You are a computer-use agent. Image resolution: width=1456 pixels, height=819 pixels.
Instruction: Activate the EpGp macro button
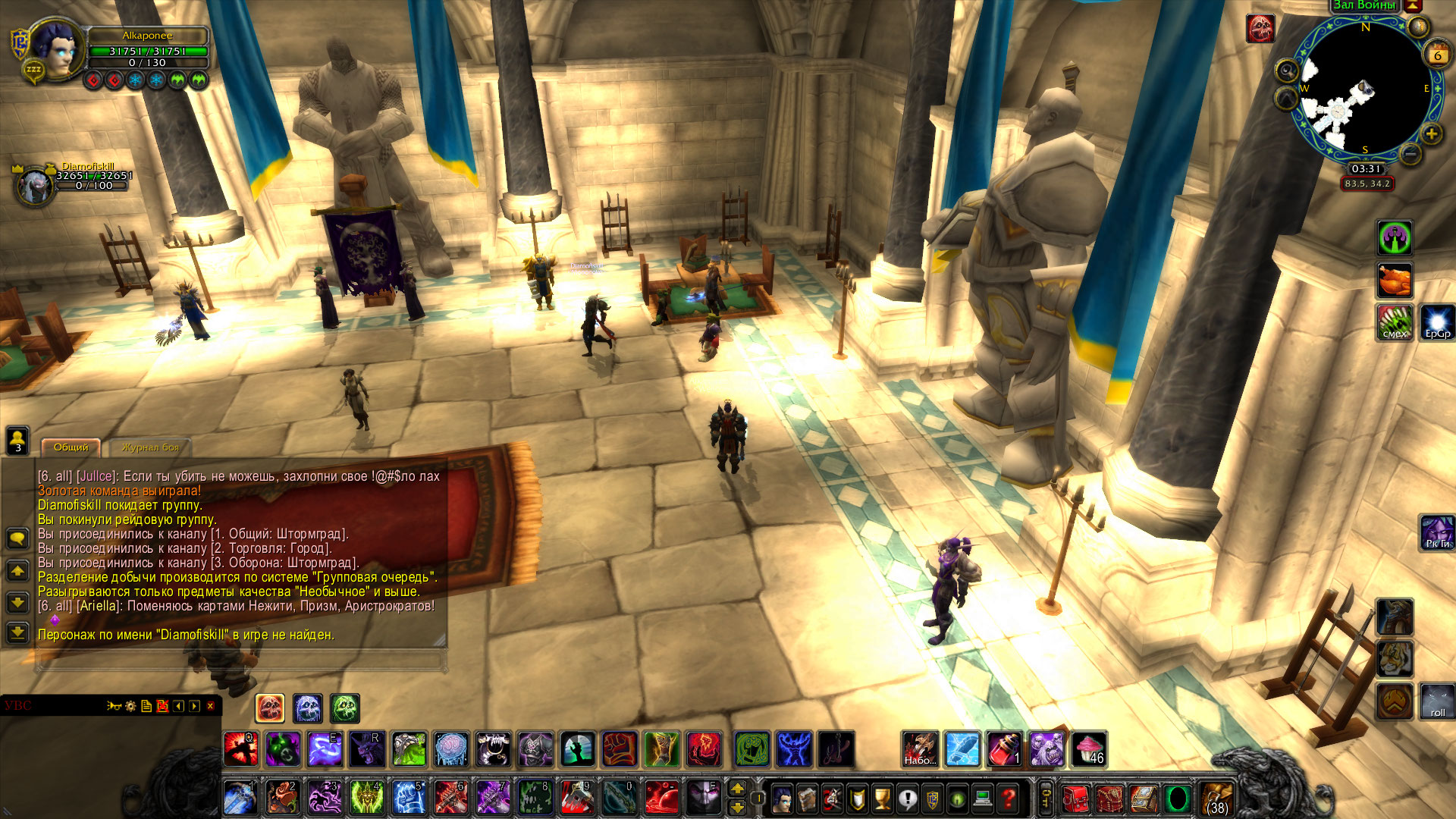tap(1437, 322)
